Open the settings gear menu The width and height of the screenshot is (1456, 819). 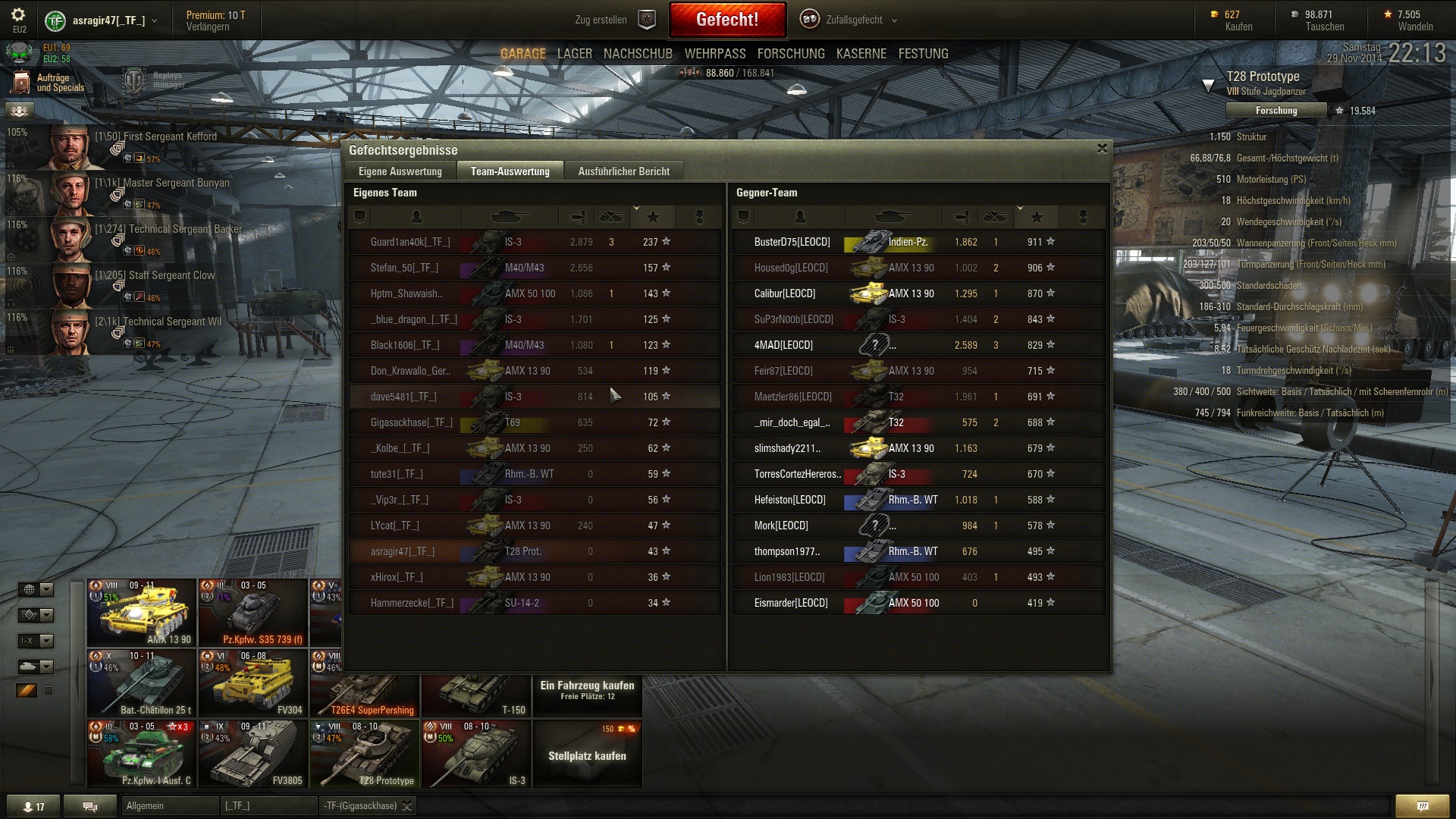(18, 15)
